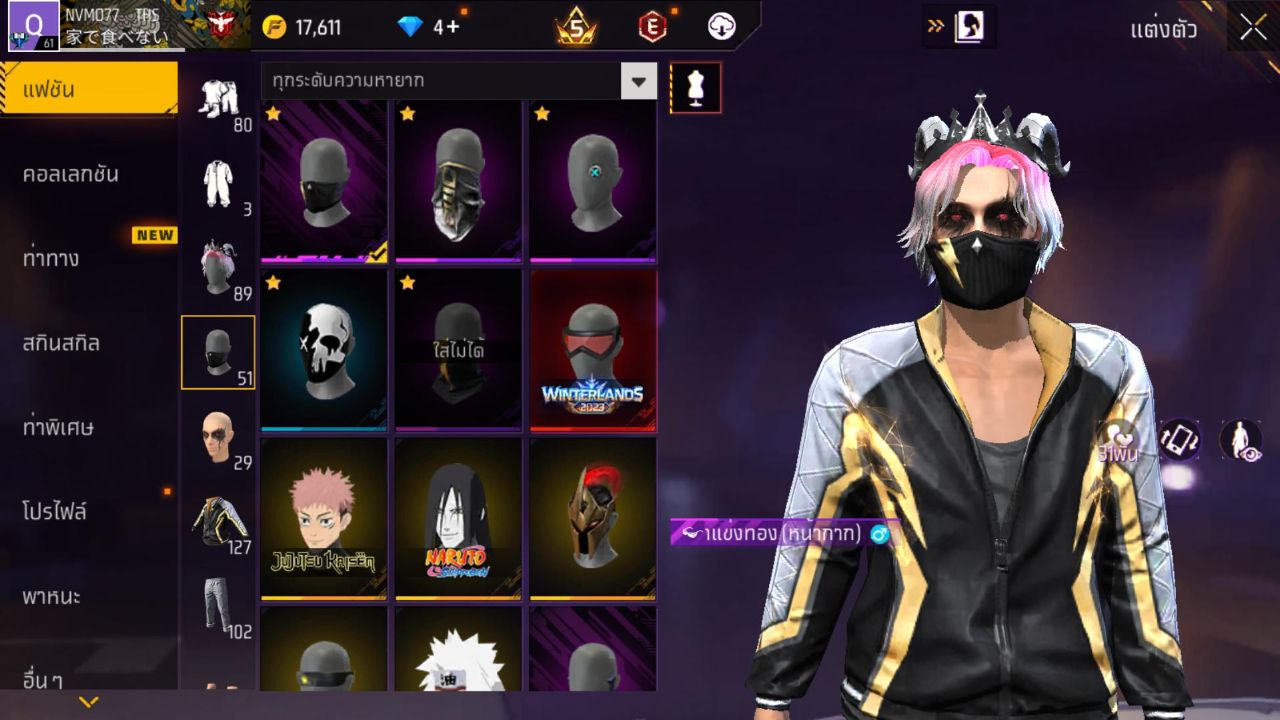Expand the rarity filter dropdown

(639, 82)
